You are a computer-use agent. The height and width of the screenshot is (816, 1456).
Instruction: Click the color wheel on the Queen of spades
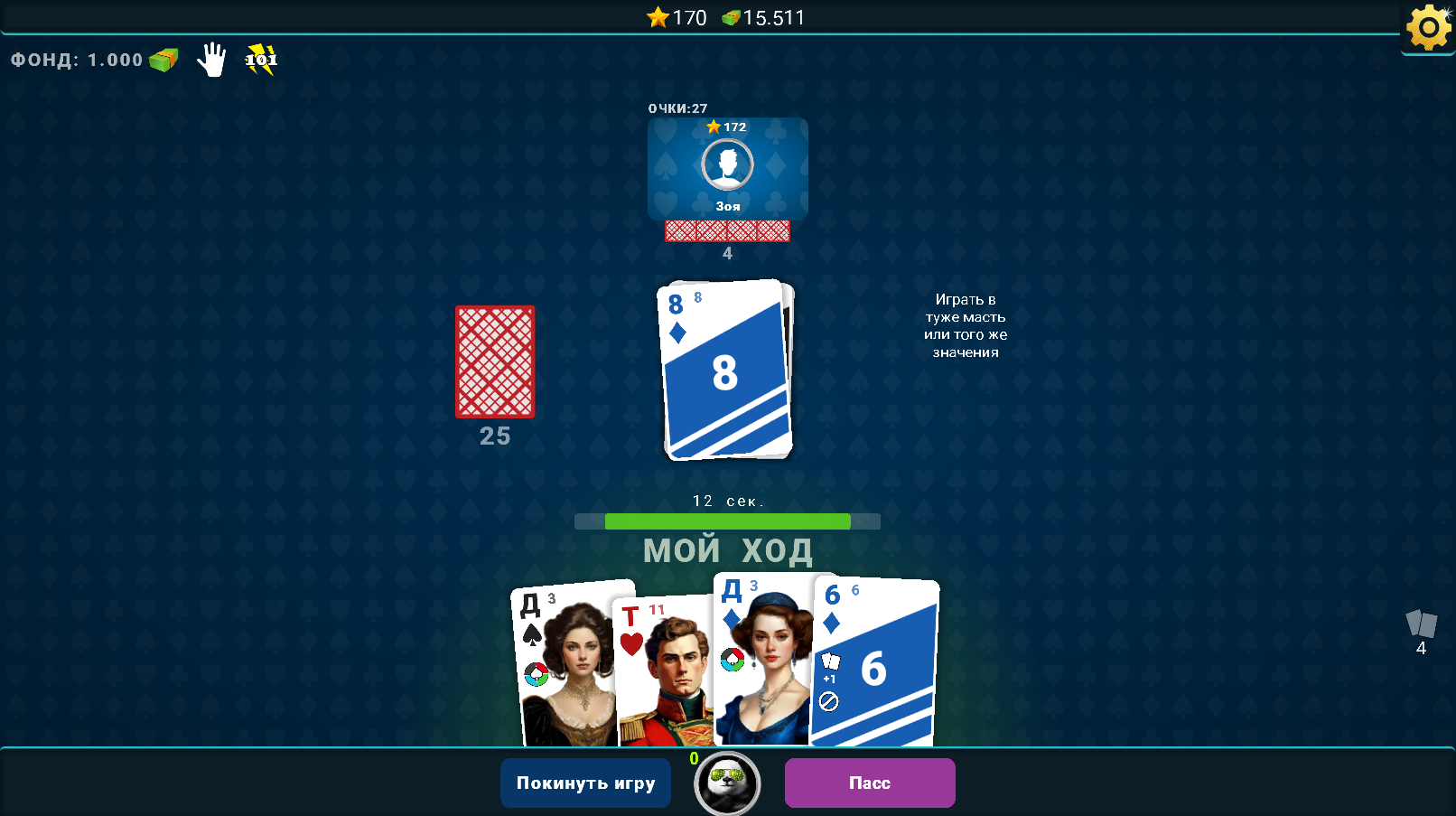(537, 672)
